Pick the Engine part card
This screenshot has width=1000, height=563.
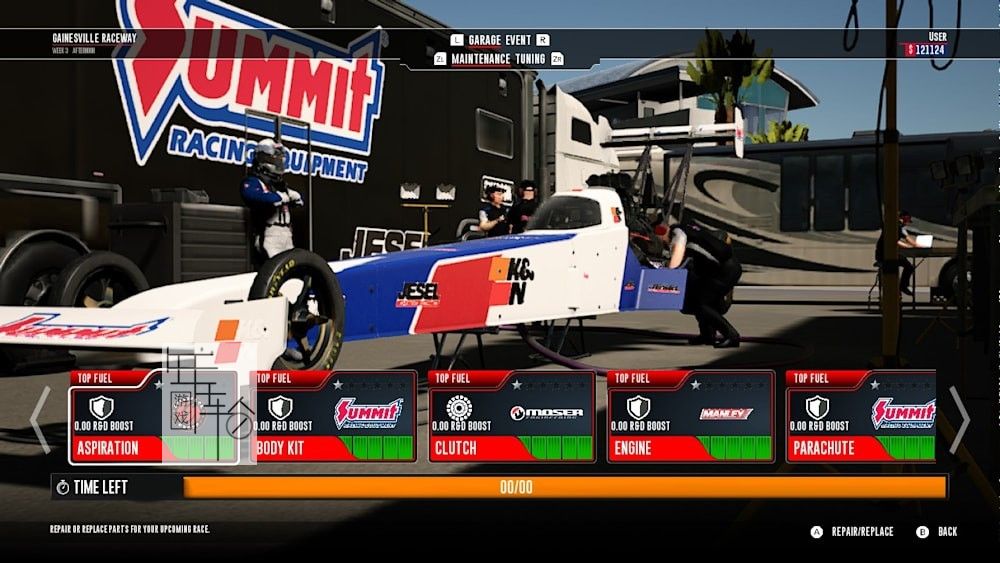click(690, 417)
